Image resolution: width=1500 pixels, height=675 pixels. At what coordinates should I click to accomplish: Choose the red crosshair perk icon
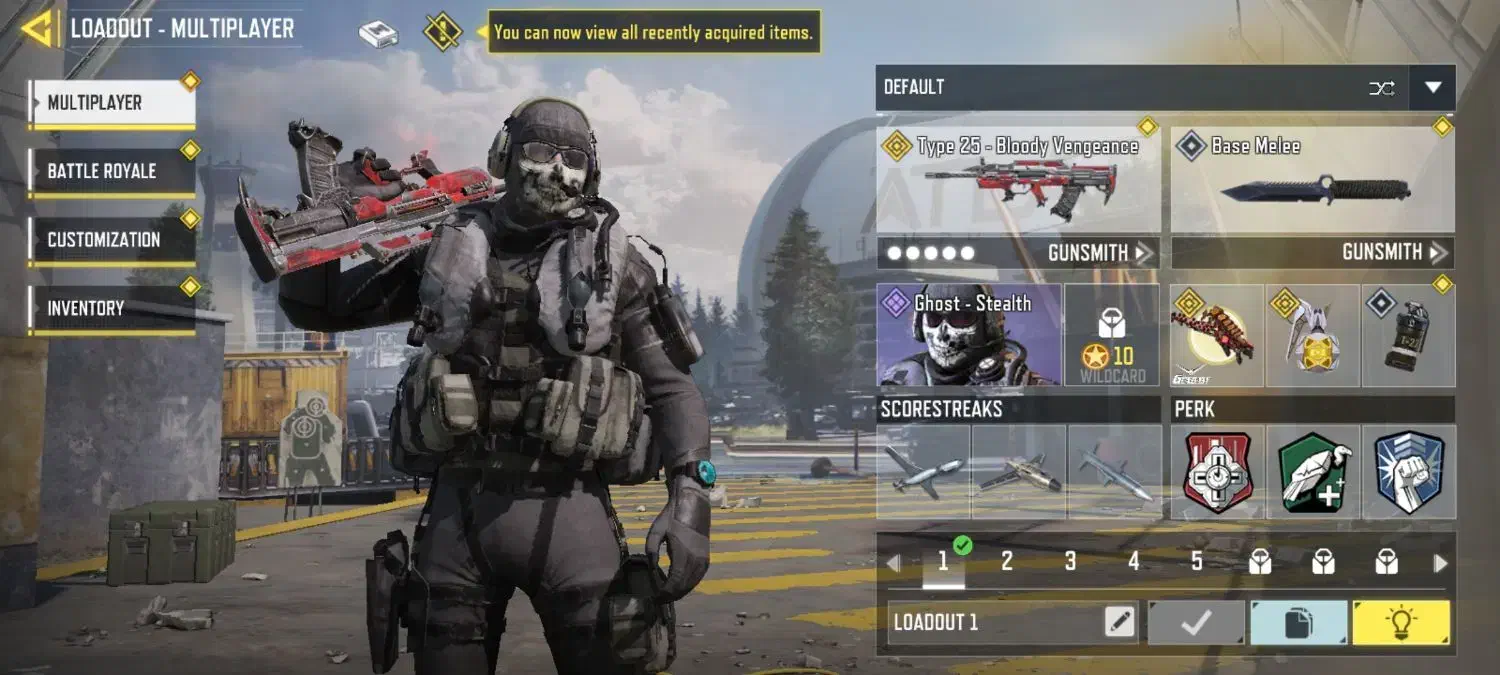pos(1217,473)
